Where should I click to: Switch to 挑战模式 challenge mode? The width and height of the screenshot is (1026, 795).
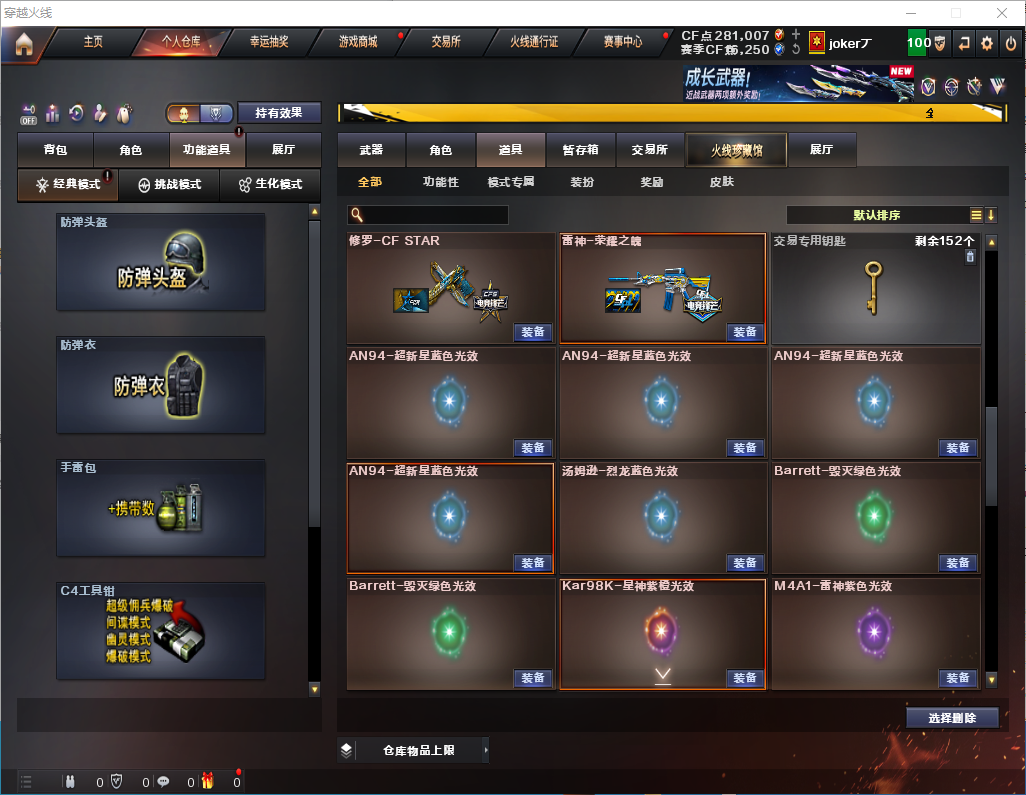[170, 185]
